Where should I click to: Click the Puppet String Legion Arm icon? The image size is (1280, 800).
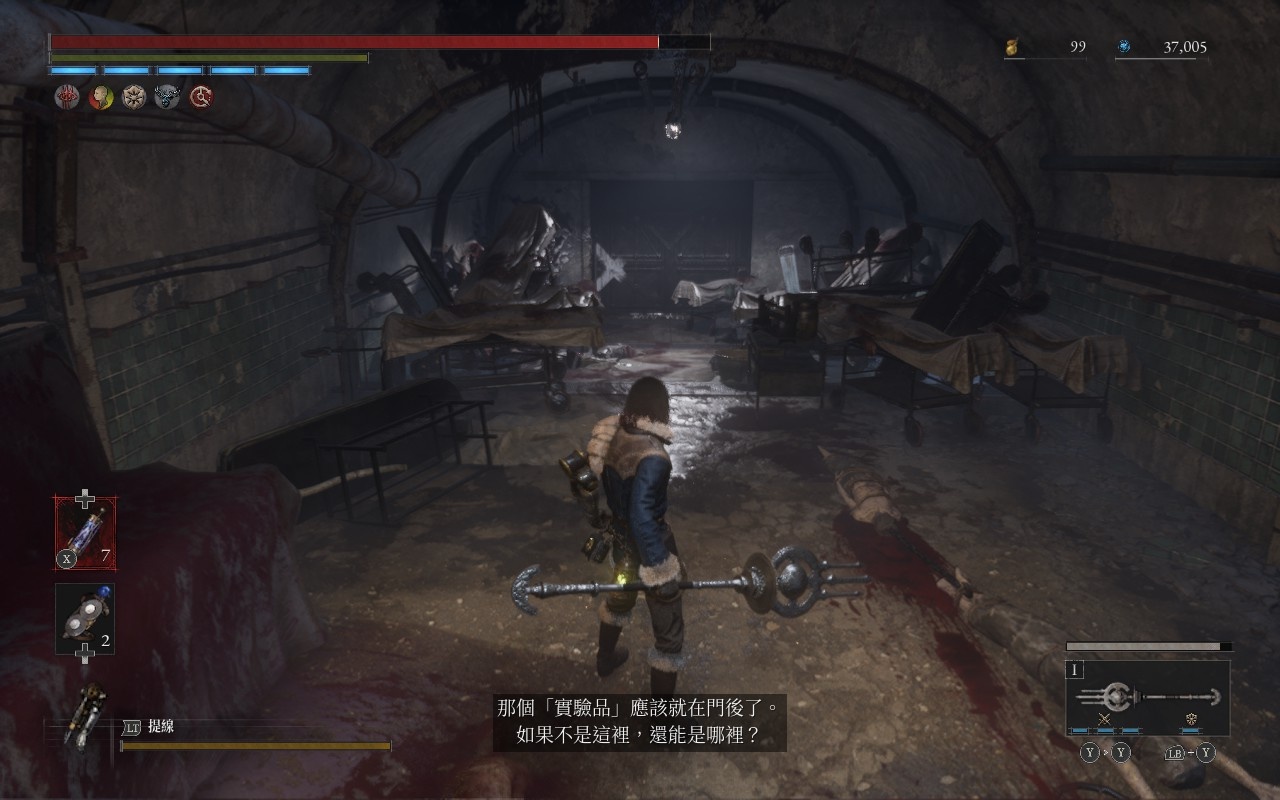pos(85,714)
